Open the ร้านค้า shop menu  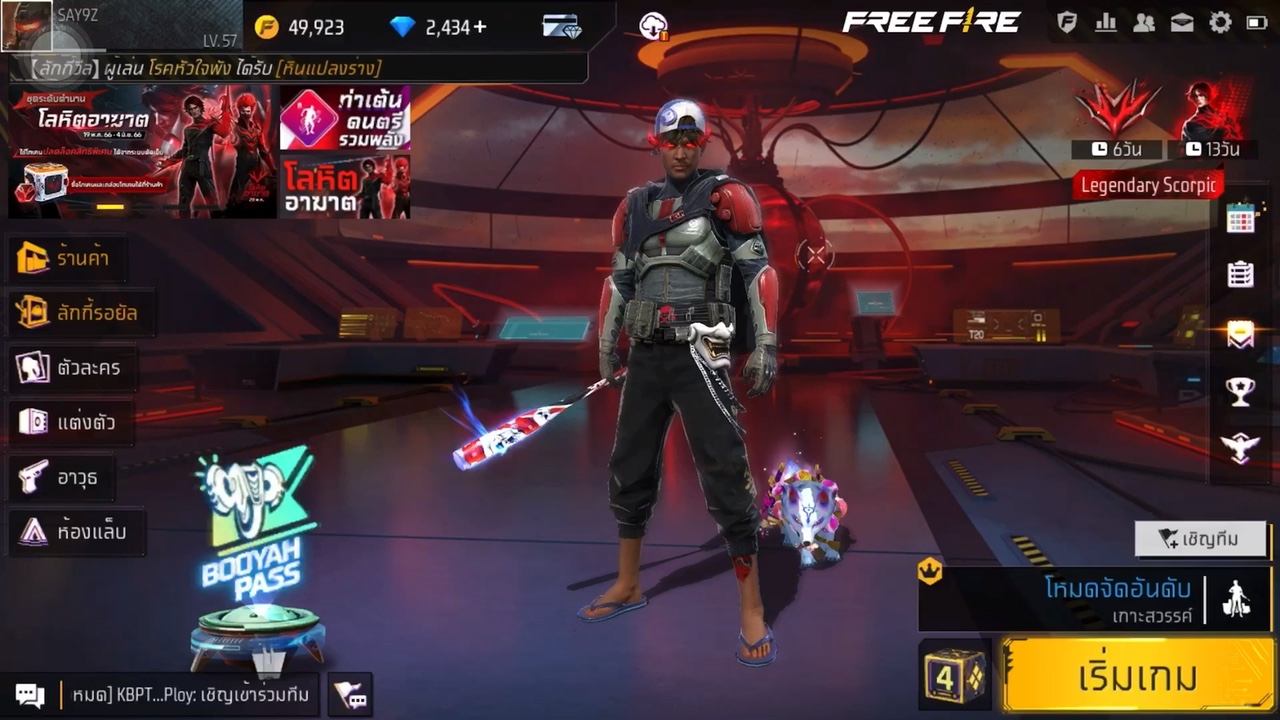click(68, 258)
